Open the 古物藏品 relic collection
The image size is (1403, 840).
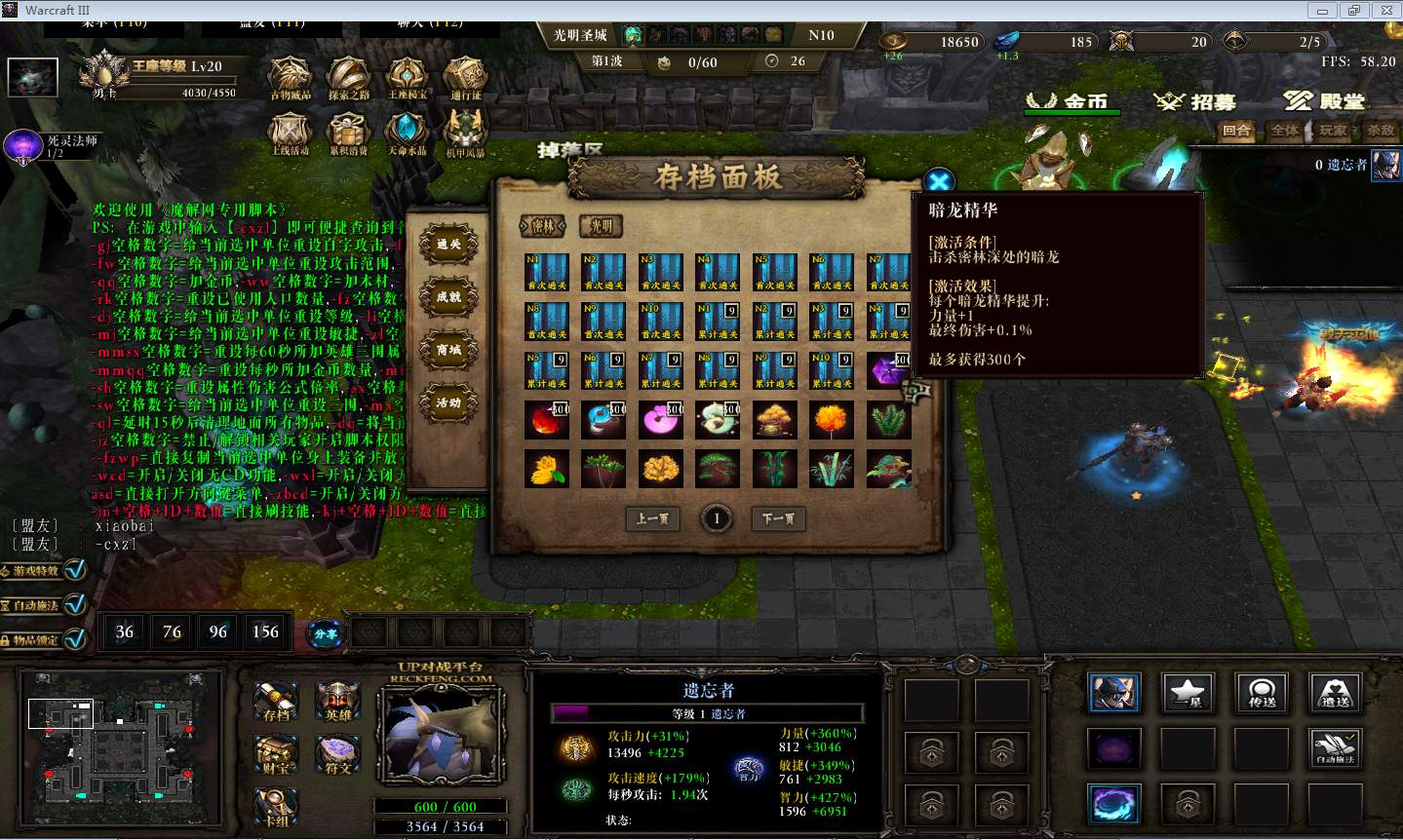tap(290, 78)
